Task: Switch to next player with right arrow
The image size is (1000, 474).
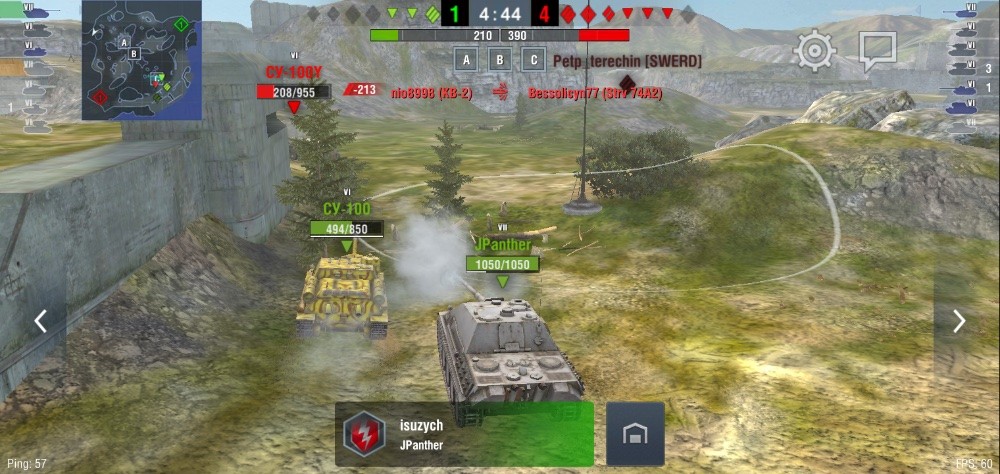Action: click(958, 321)
